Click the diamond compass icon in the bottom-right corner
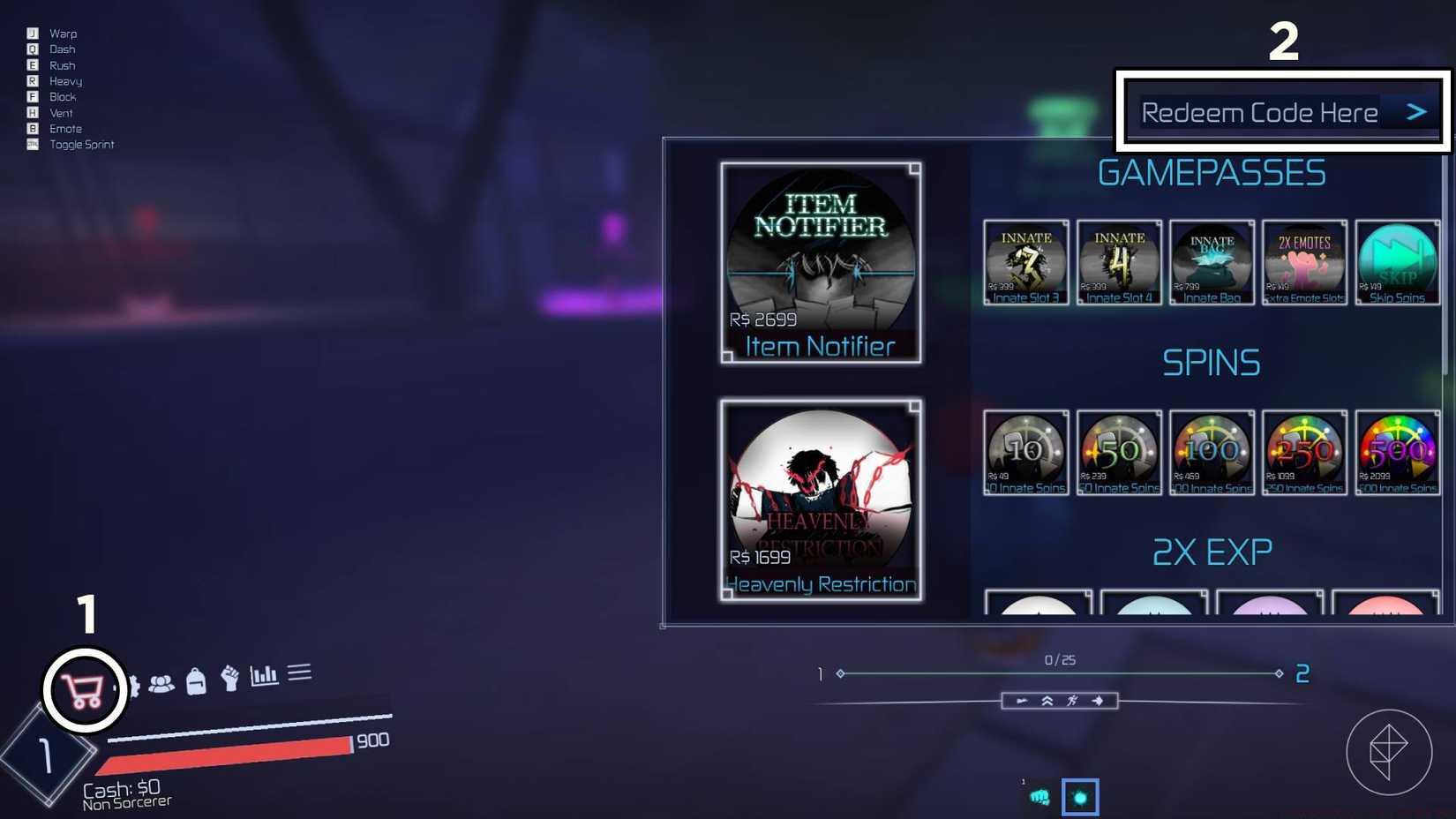 click(x=1388, y=751)
